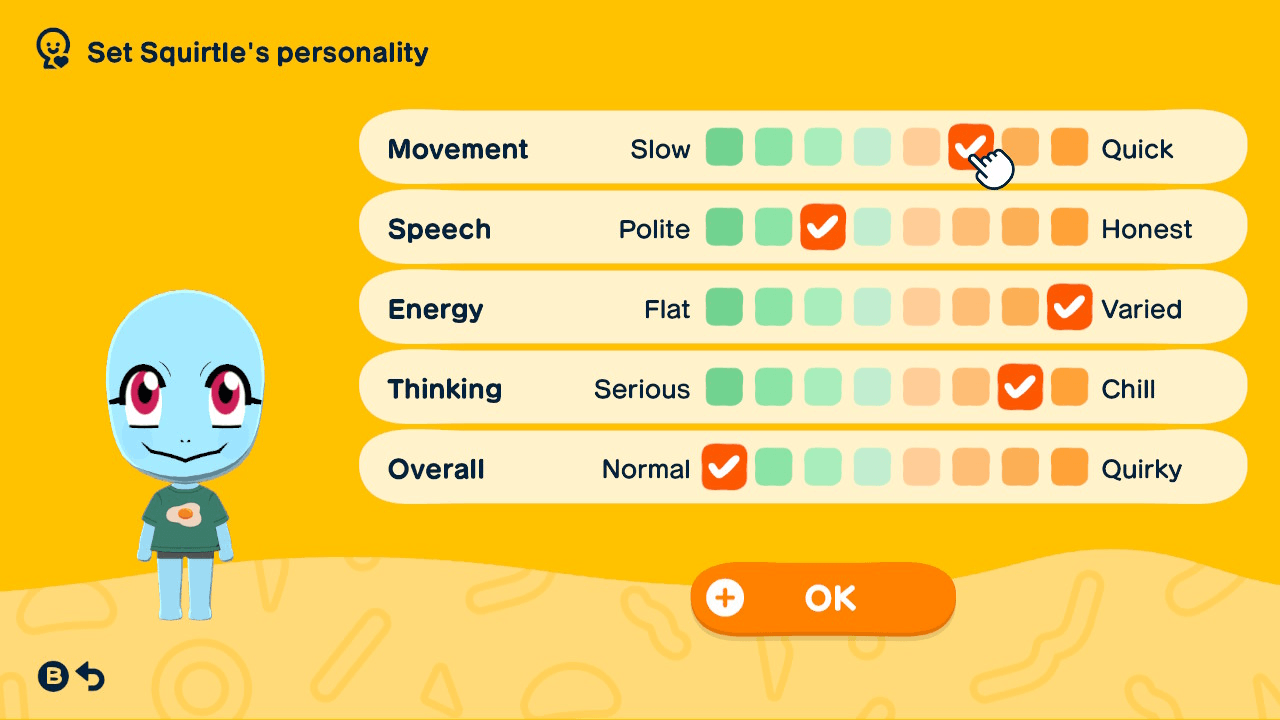1280x720 pixels.
Task: Set Speech to the Honest end
Action: pos(1069,227)
